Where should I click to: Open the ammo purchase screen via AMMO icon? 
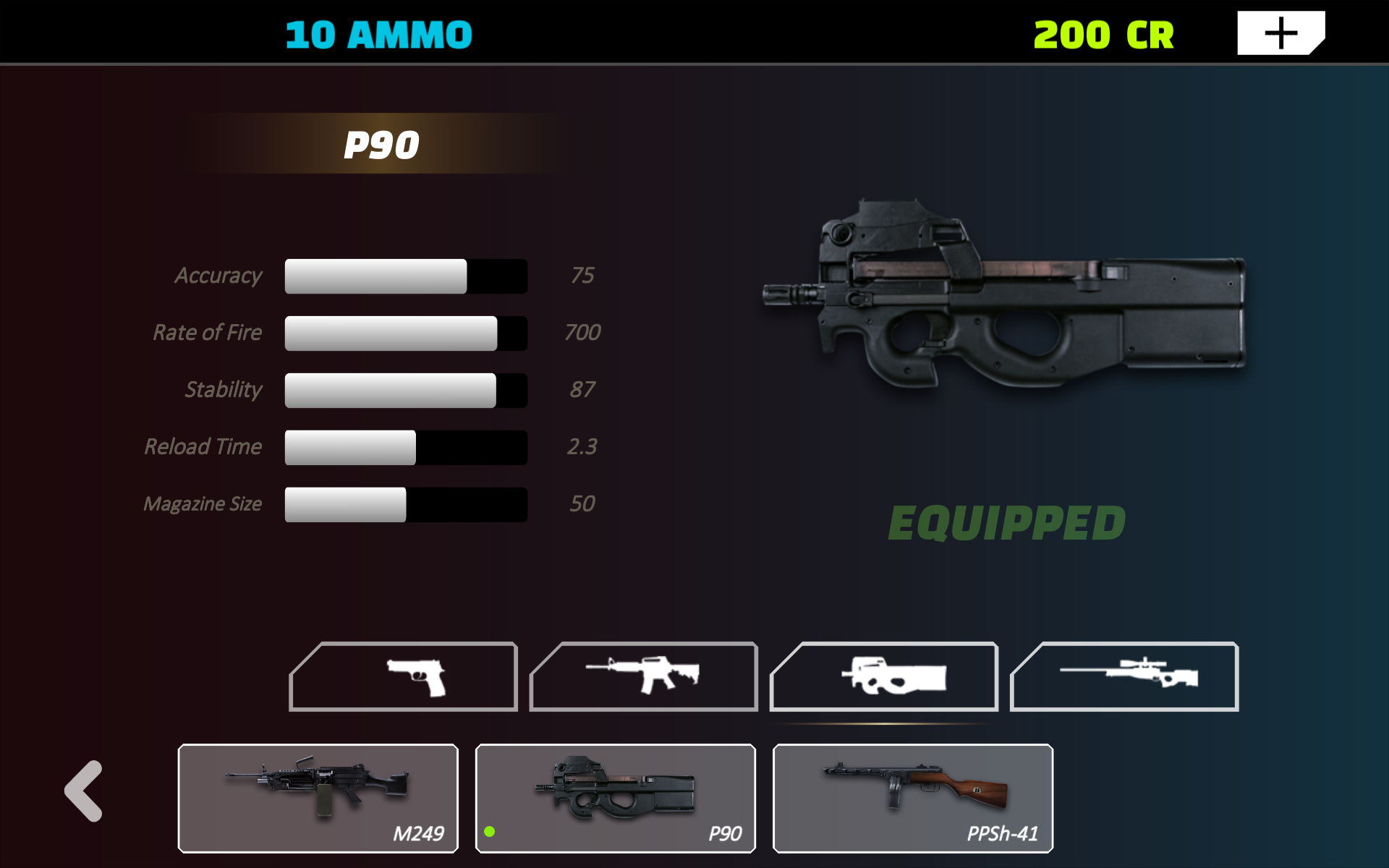[x=378, y=34]
